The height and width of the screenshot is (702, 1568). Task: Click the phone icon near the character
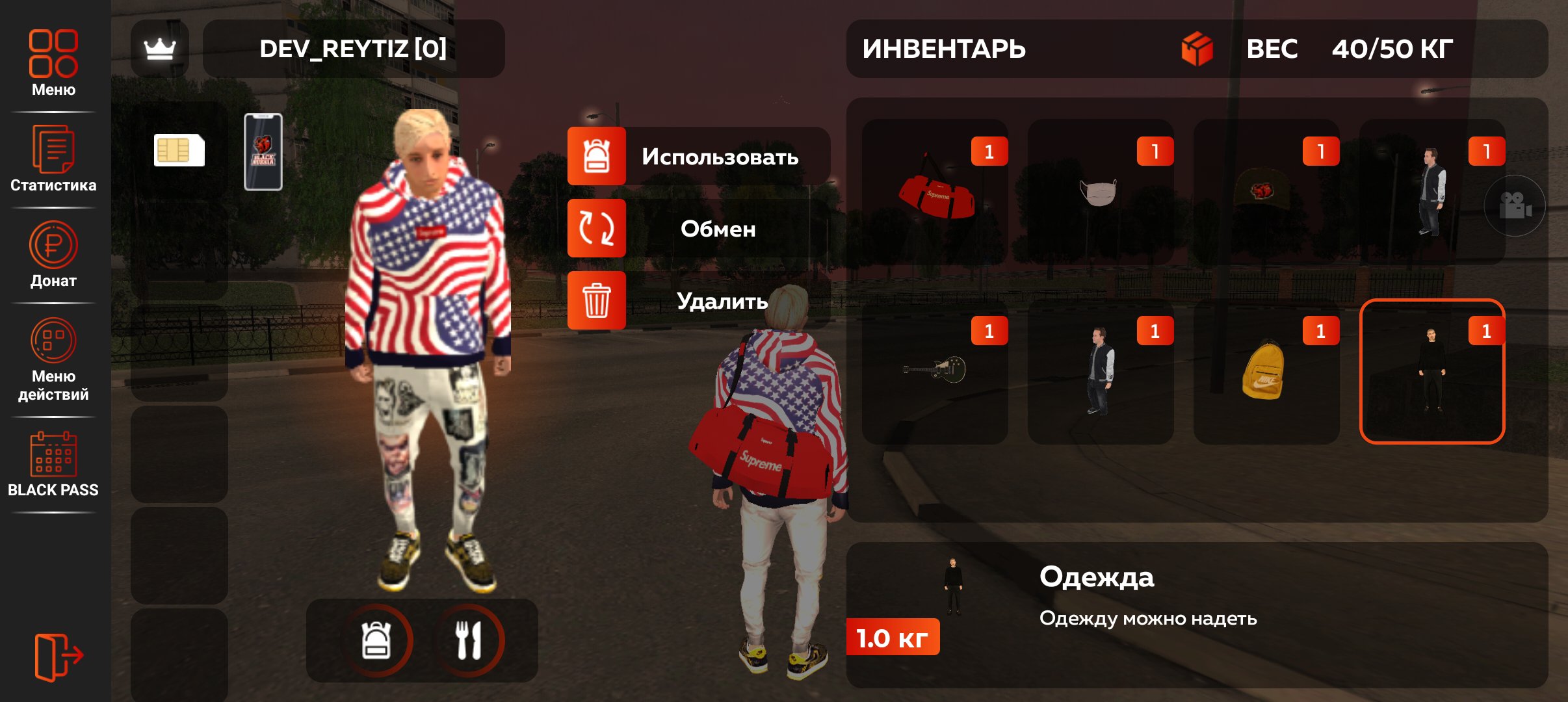point(263,150)
